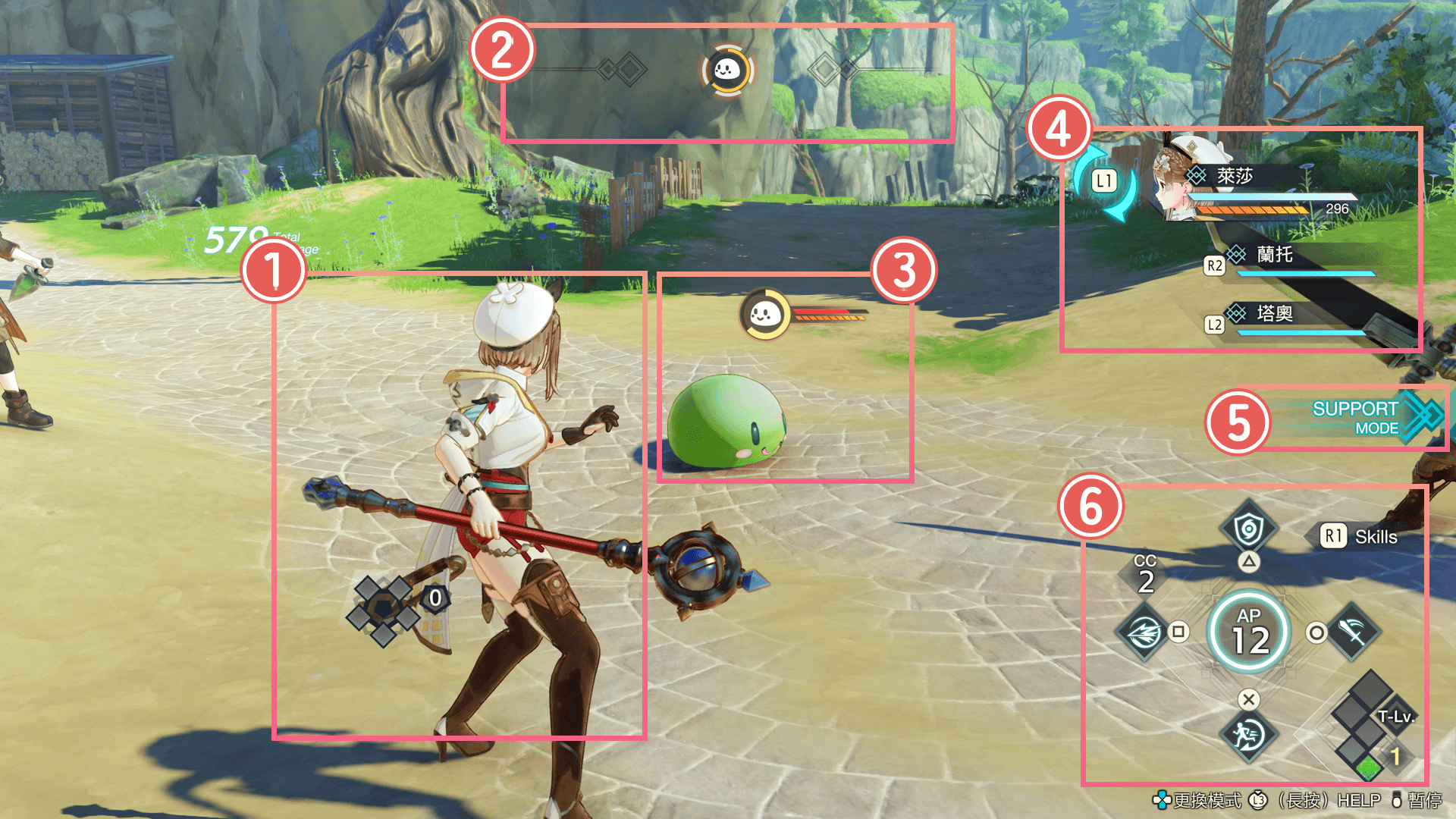Click the core item cross icon
This screenshot has height=819, width=1456.
383,609
